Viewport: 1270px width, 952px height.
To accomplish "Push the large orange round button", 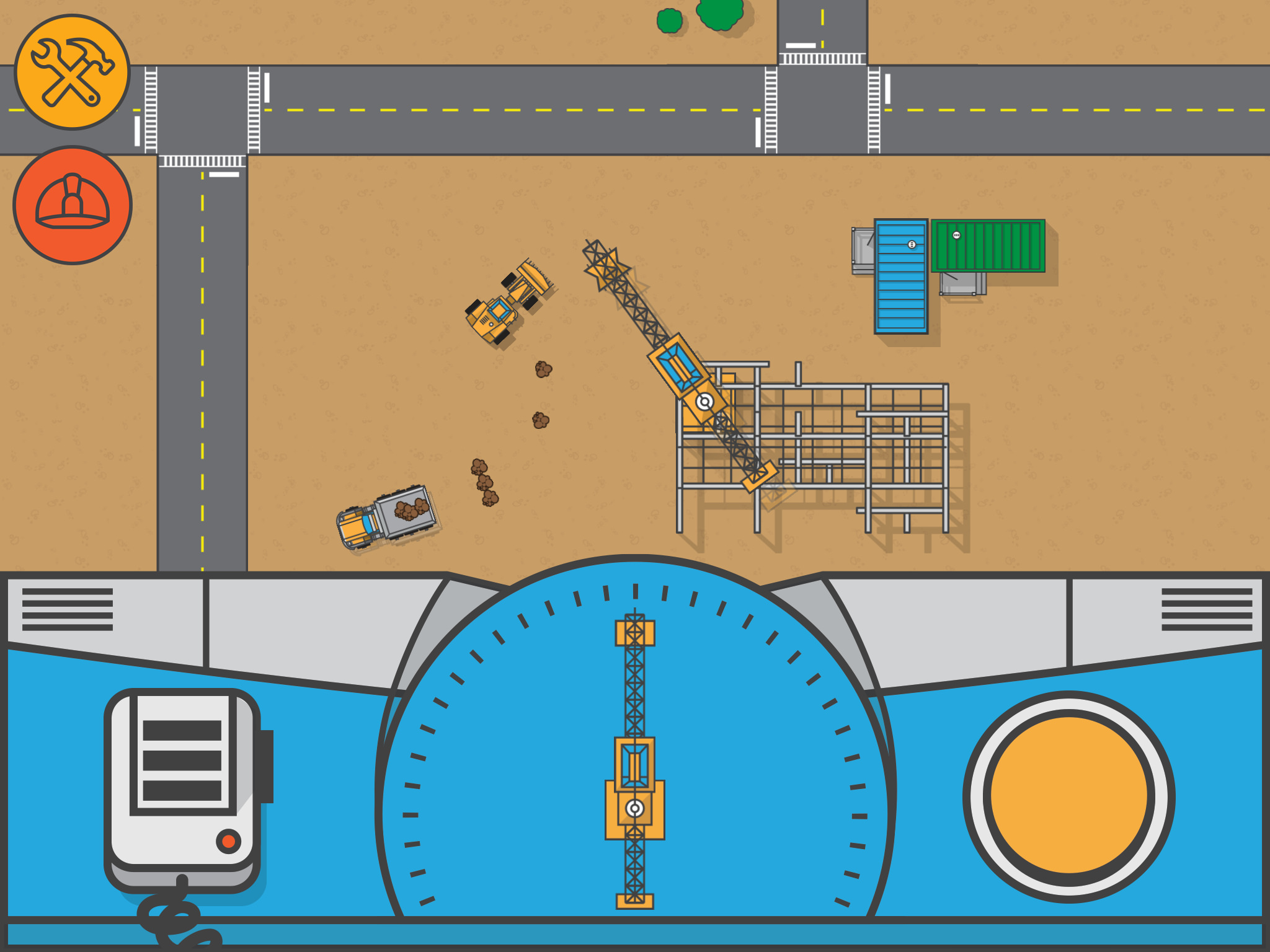I will (1068, 796).
